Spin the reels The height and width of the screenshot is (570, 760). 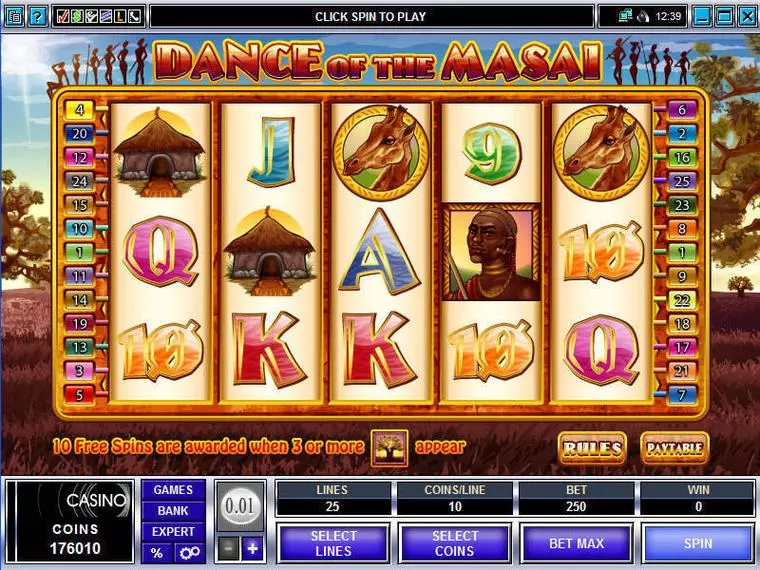(698, 543)
